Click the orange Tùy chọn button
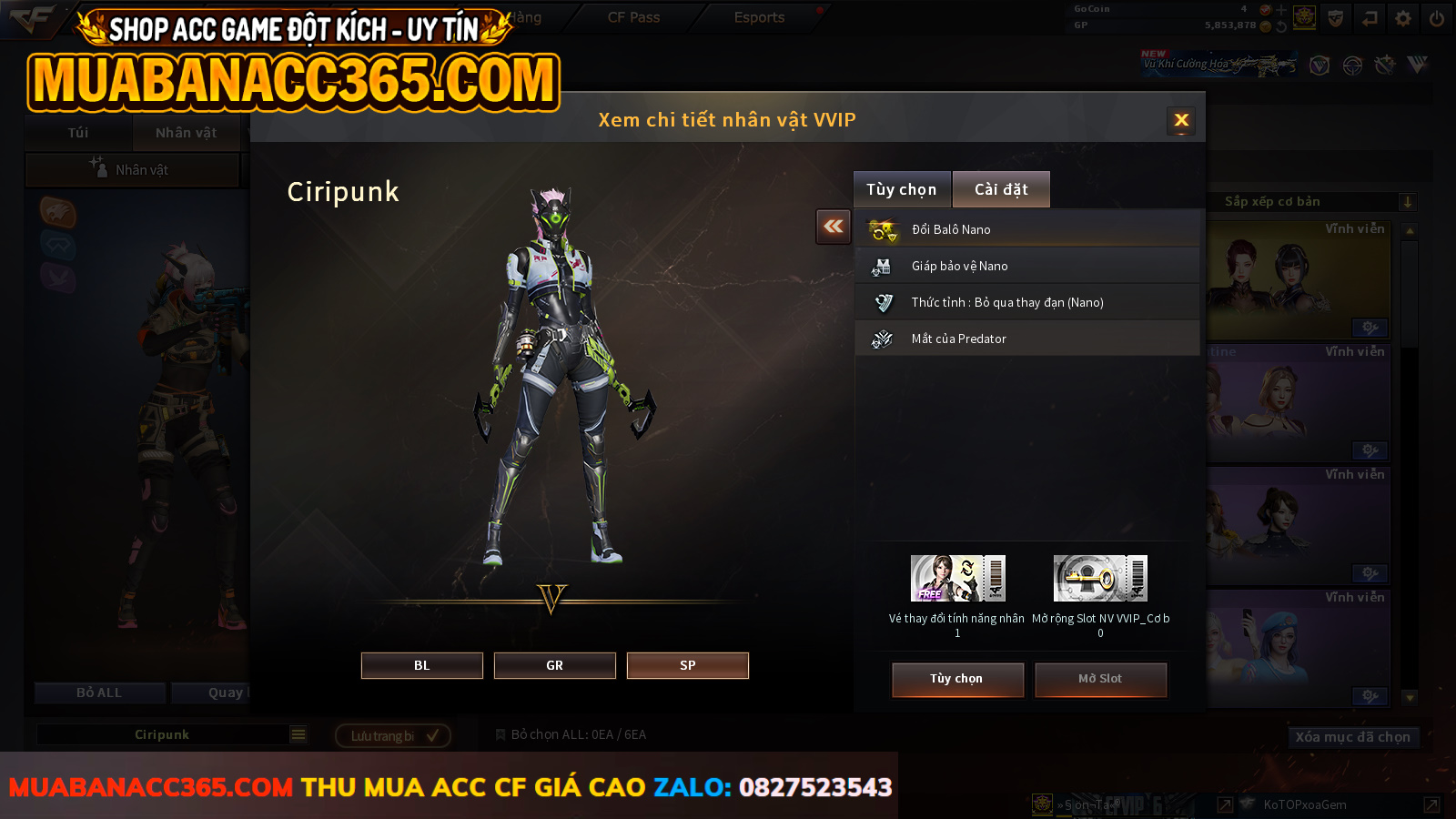Screen dimensions: 1456x819 pyautogui.click(x=957, y=679)
